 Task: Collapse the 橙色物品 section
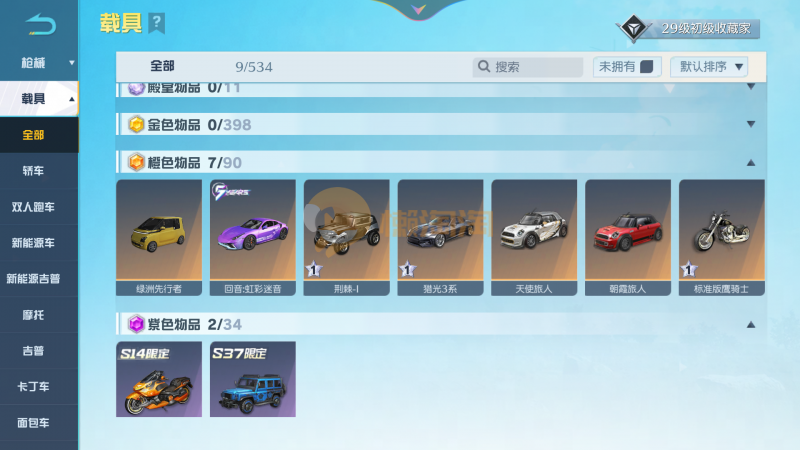click(x=750, y=162)
